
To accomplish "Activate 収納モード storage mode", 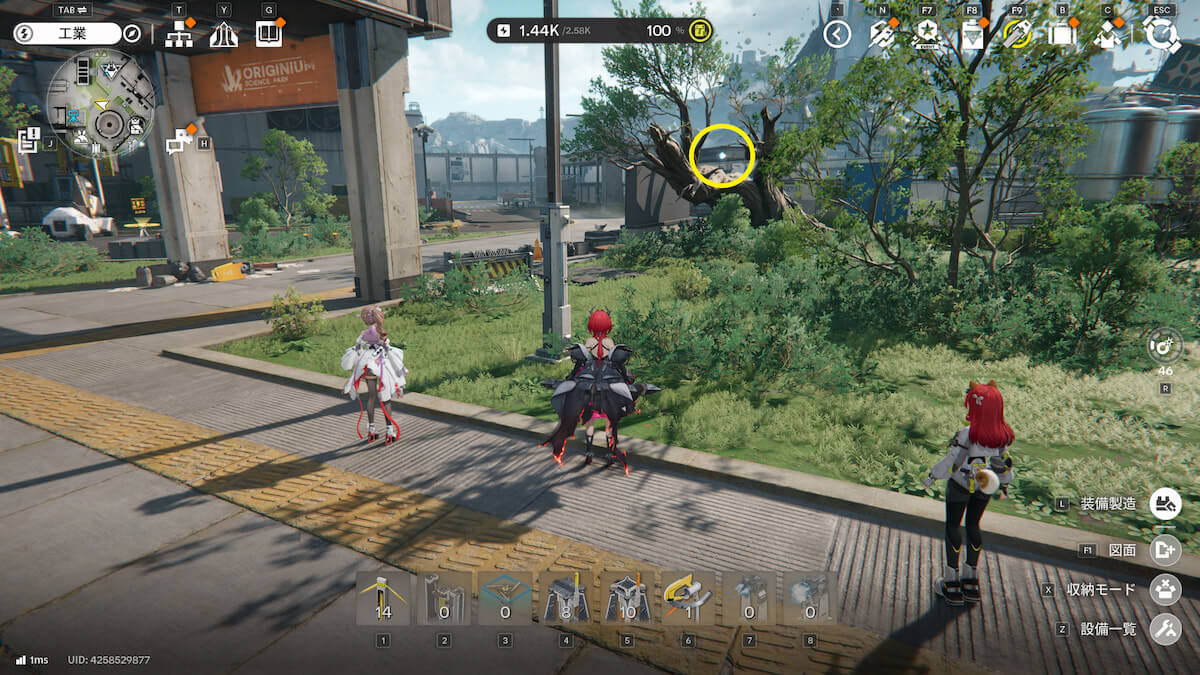I will [1163, 589].
